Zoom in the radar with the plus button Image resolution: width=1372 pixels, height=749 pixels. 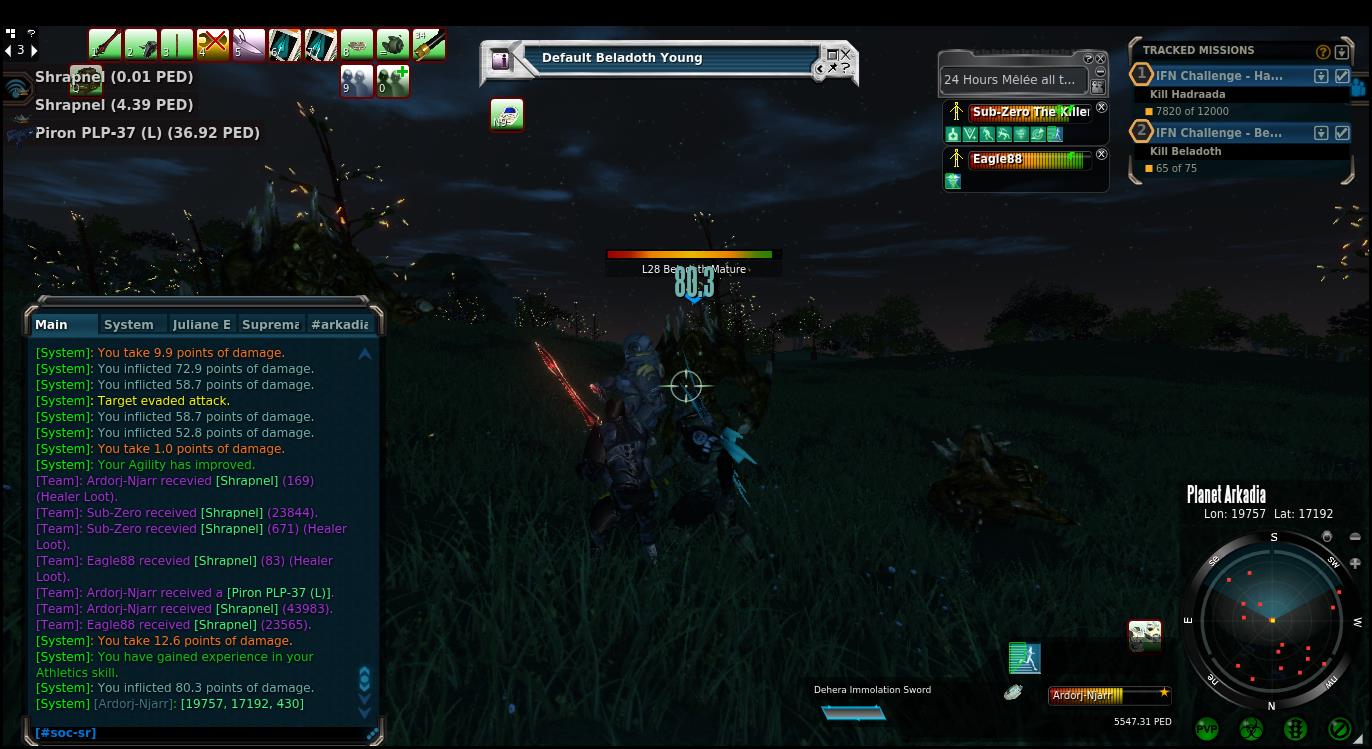coord(1355,562)
